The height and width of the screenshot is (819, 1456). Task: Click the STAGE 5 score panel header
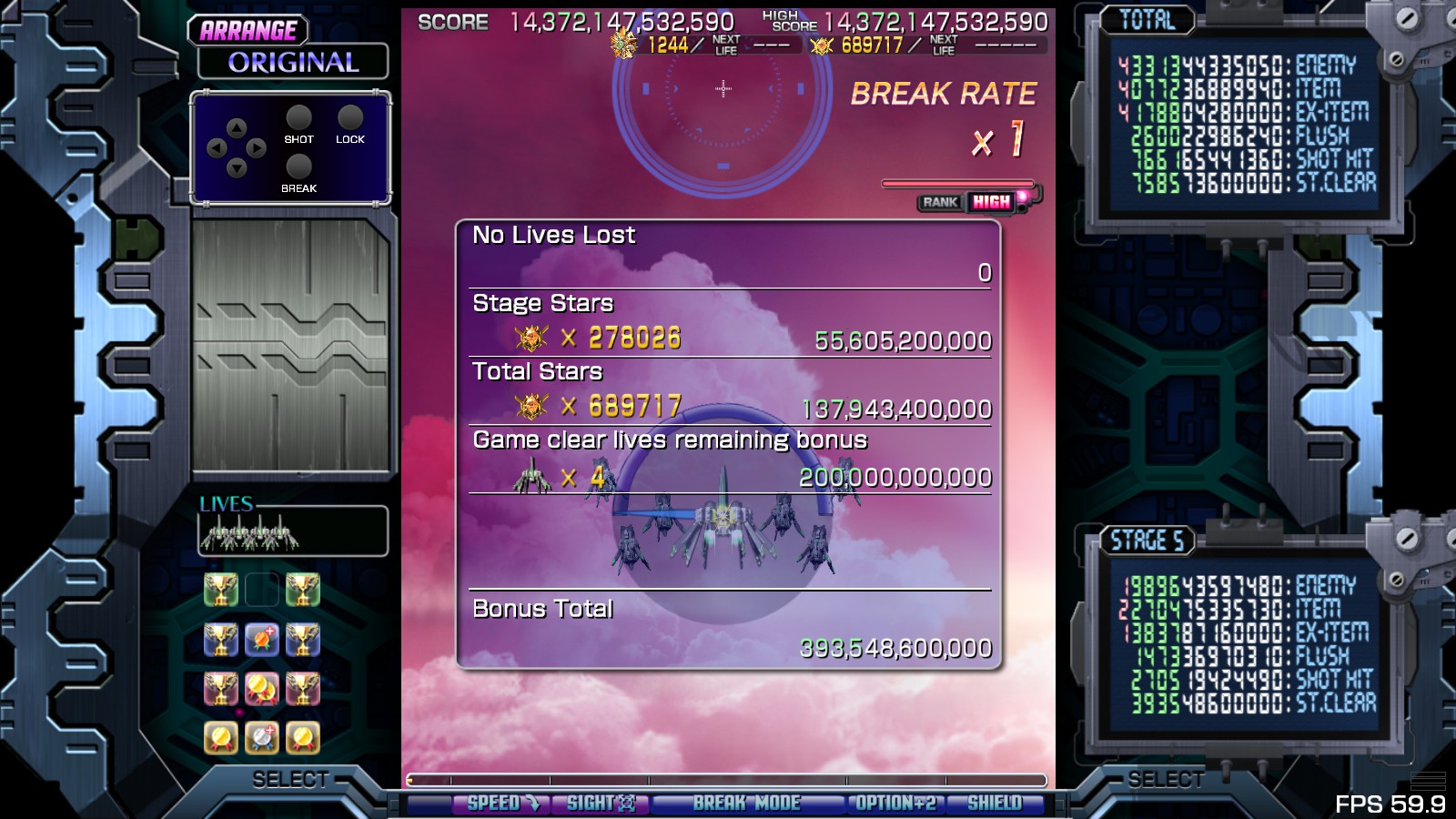(x=1147, y=541)
